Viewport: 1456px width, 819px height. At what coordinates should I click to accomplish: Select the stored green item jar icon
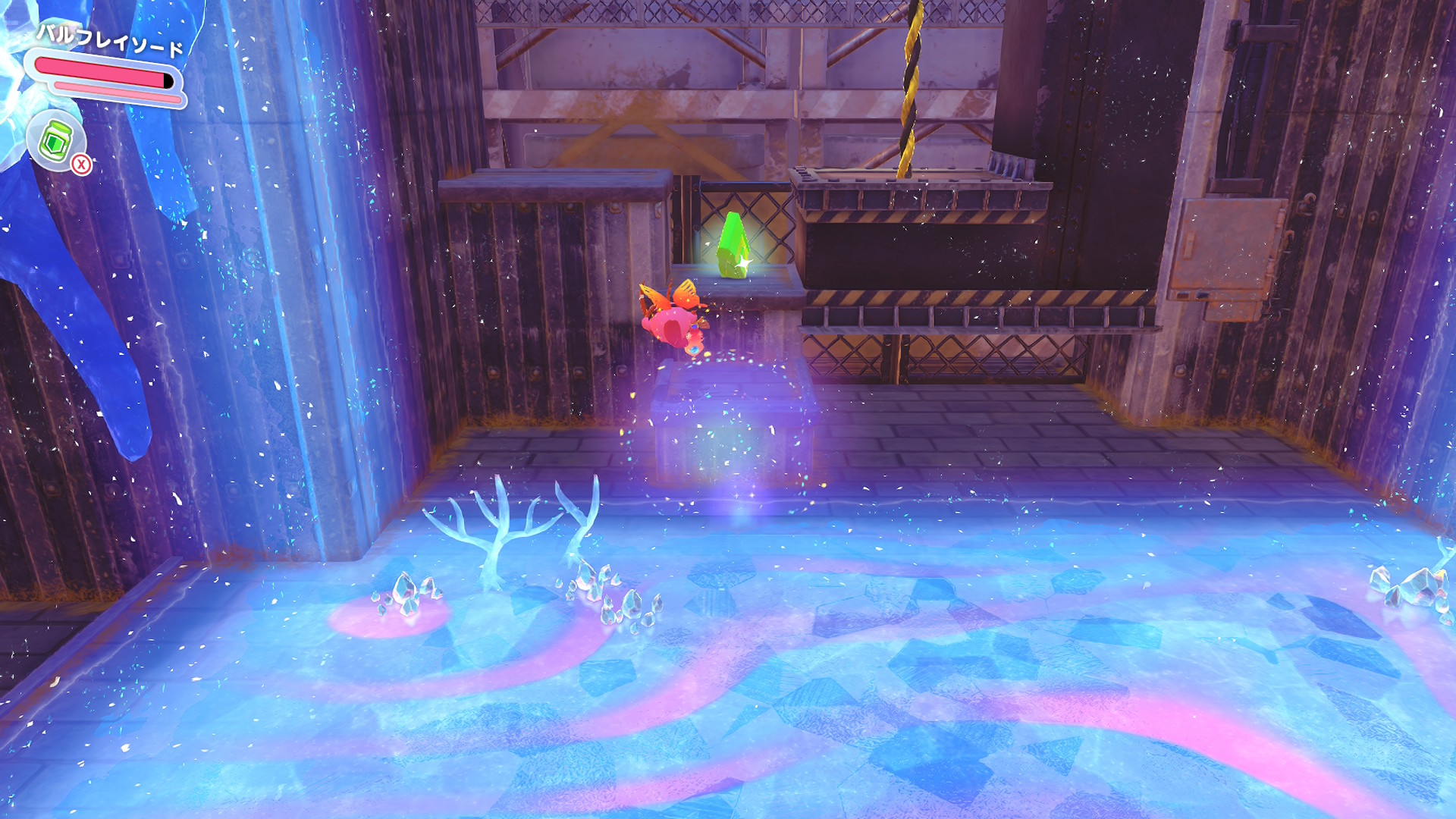pos(55,140)
